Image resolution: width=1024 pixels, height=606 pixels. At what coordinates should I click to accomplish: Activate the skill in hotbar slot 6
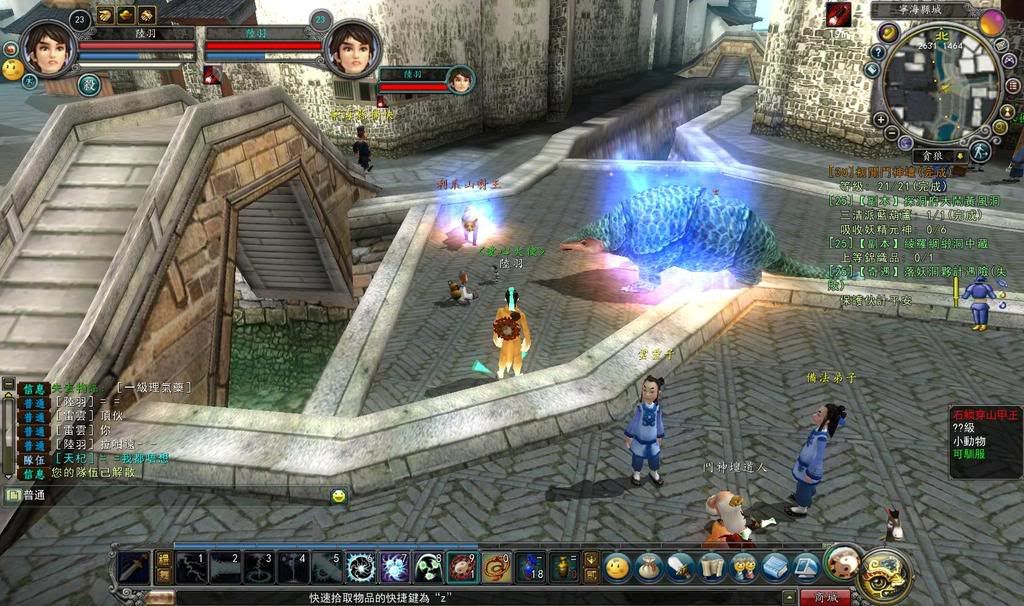361,568
